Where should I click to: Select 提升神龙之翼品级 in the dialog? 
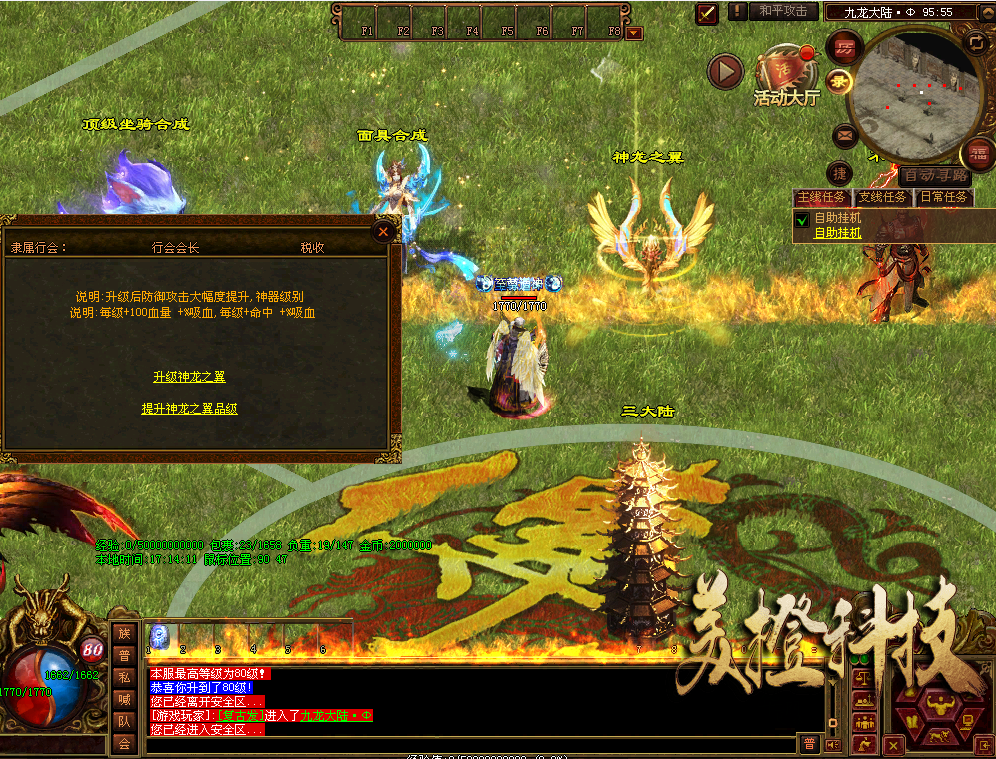coord(189,409)
